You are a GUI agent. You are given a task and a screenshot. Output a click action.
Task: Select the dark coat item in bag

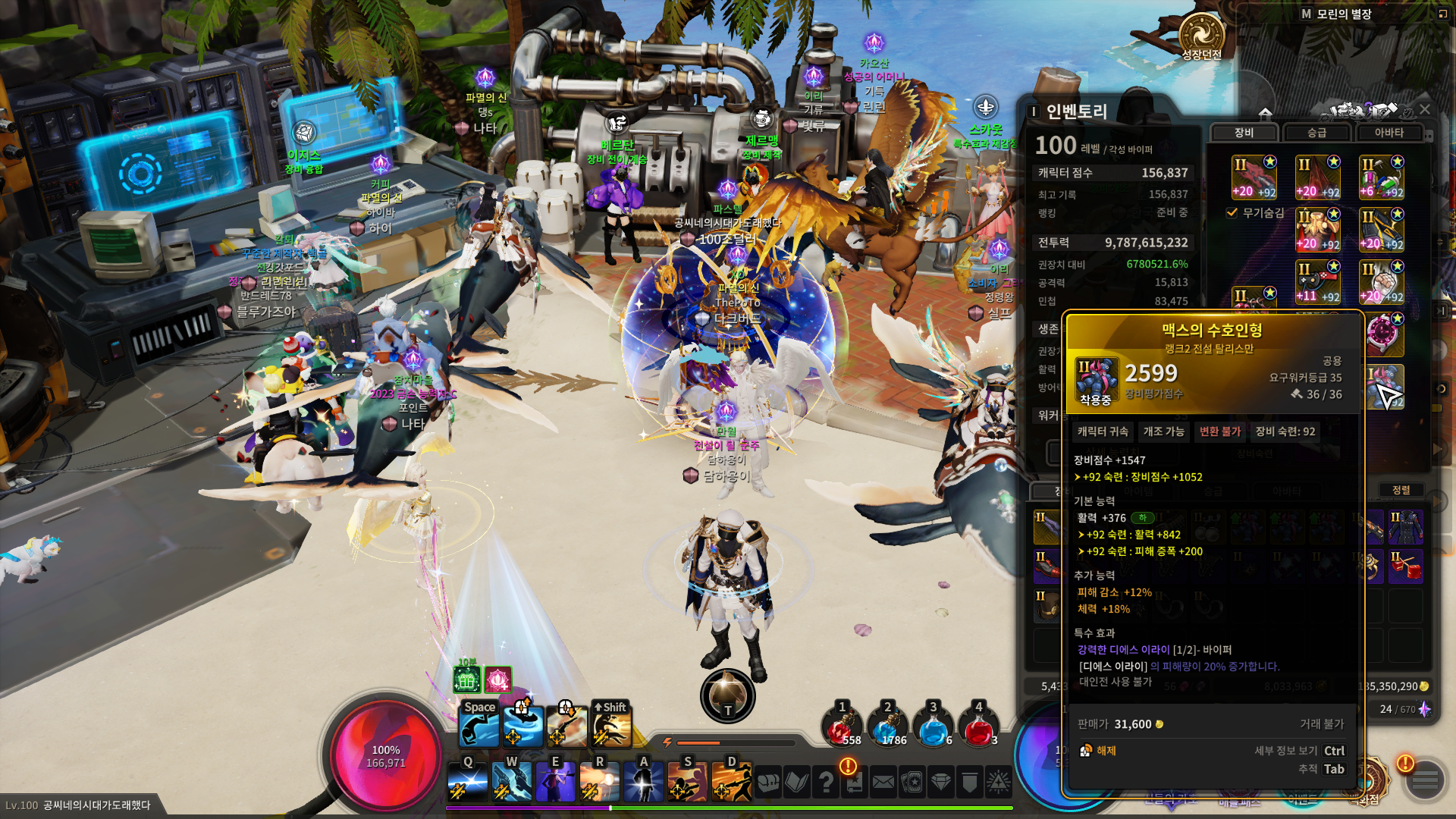point(1405,527)
